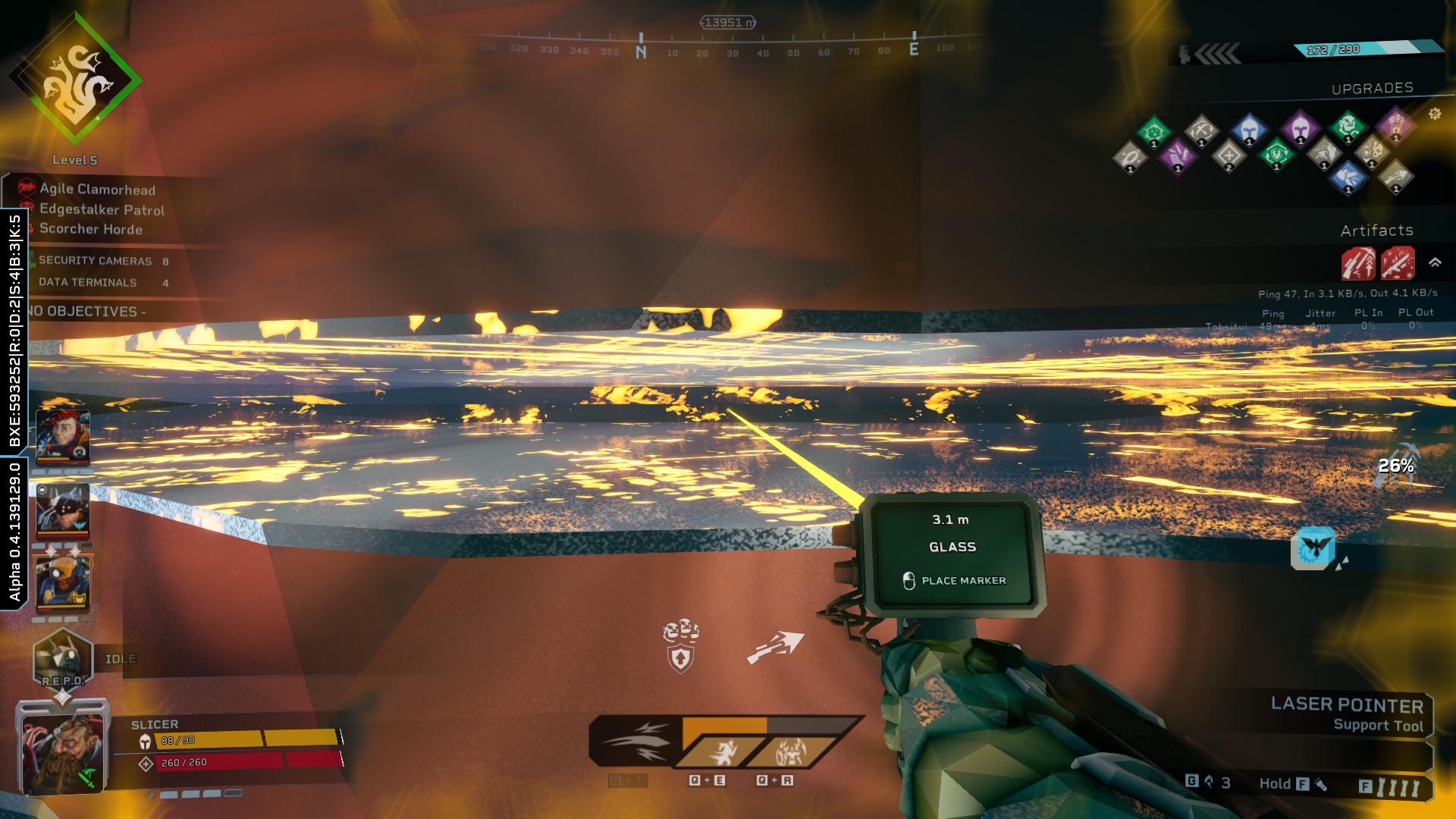Inspect the rifle-and-pickaxe red artifact
Image resolution: width=1456 pixels, height=819 pixels.
click(x=1358, y=264)
